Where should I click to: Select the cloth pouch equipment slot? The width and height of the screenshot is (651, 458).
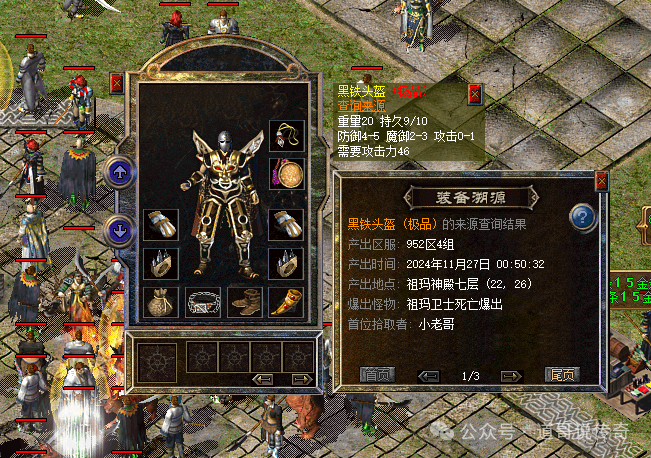[159, 300]
